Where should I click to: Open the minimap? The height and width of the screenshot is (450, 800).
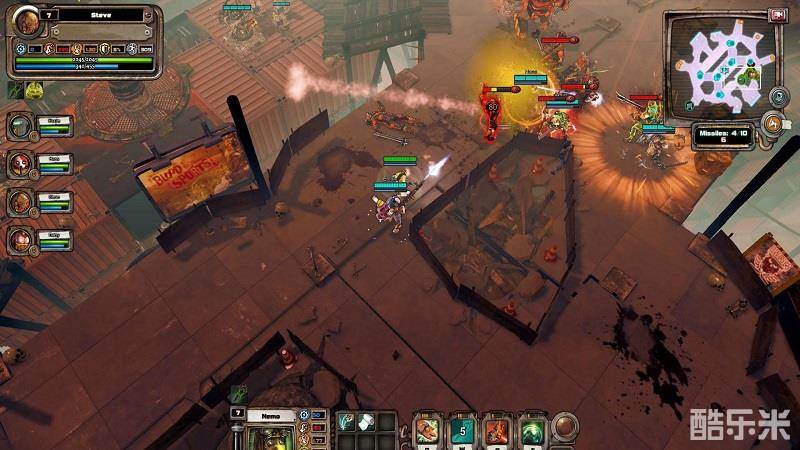(x=724, y=62)
